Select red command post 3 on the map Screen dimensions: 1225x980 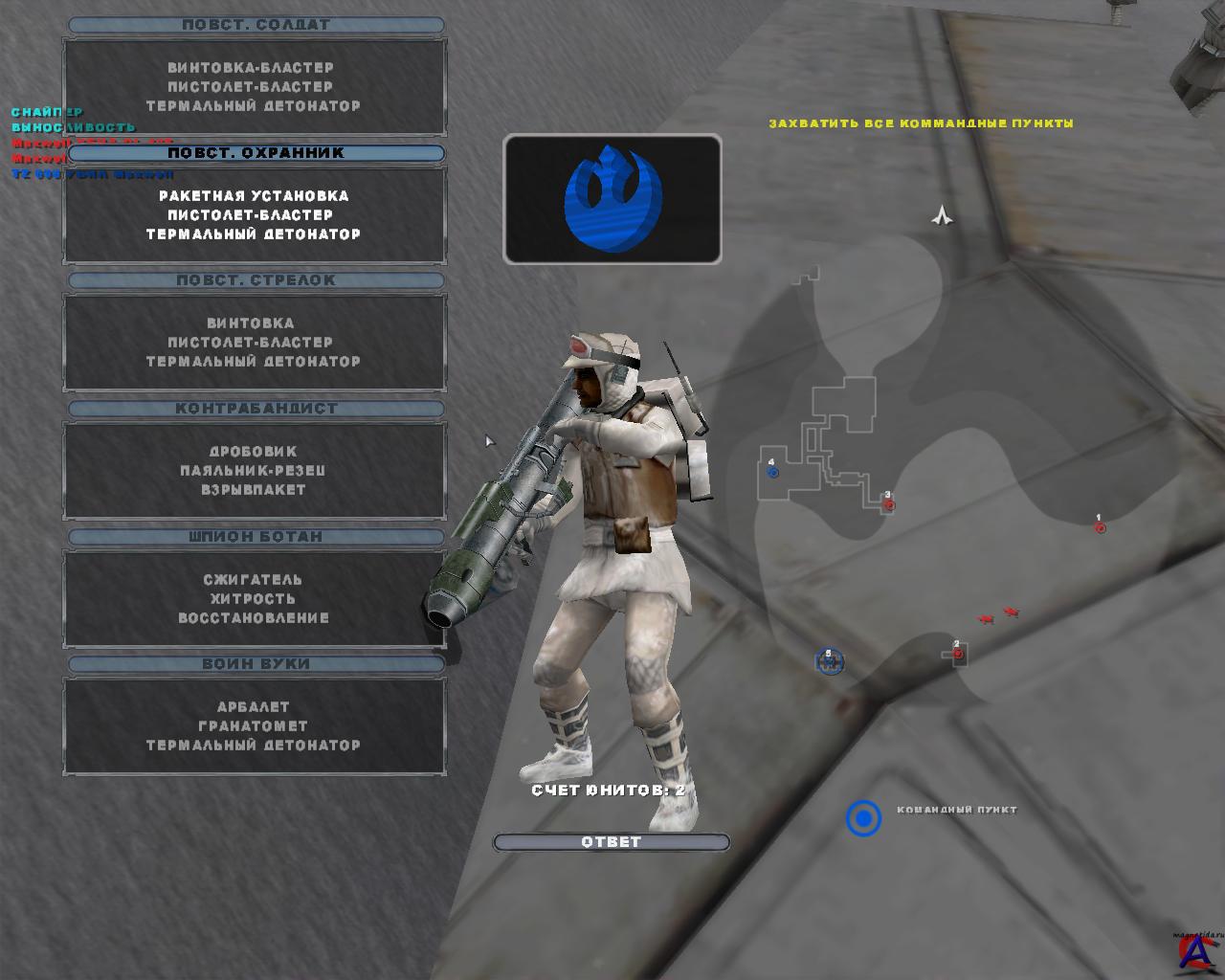click(889, 504)
